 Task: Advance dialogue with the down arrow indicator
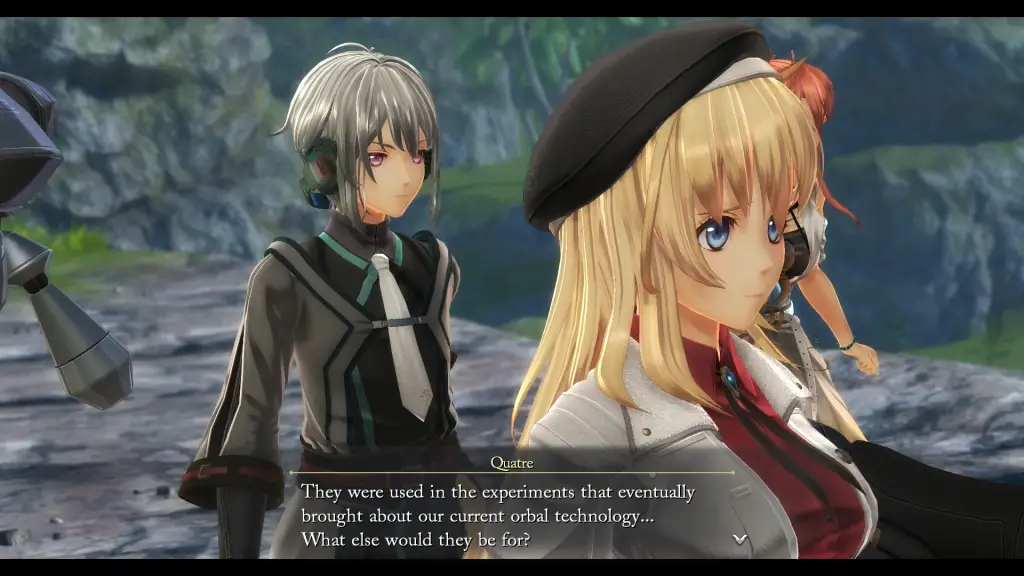pos(739,538)
